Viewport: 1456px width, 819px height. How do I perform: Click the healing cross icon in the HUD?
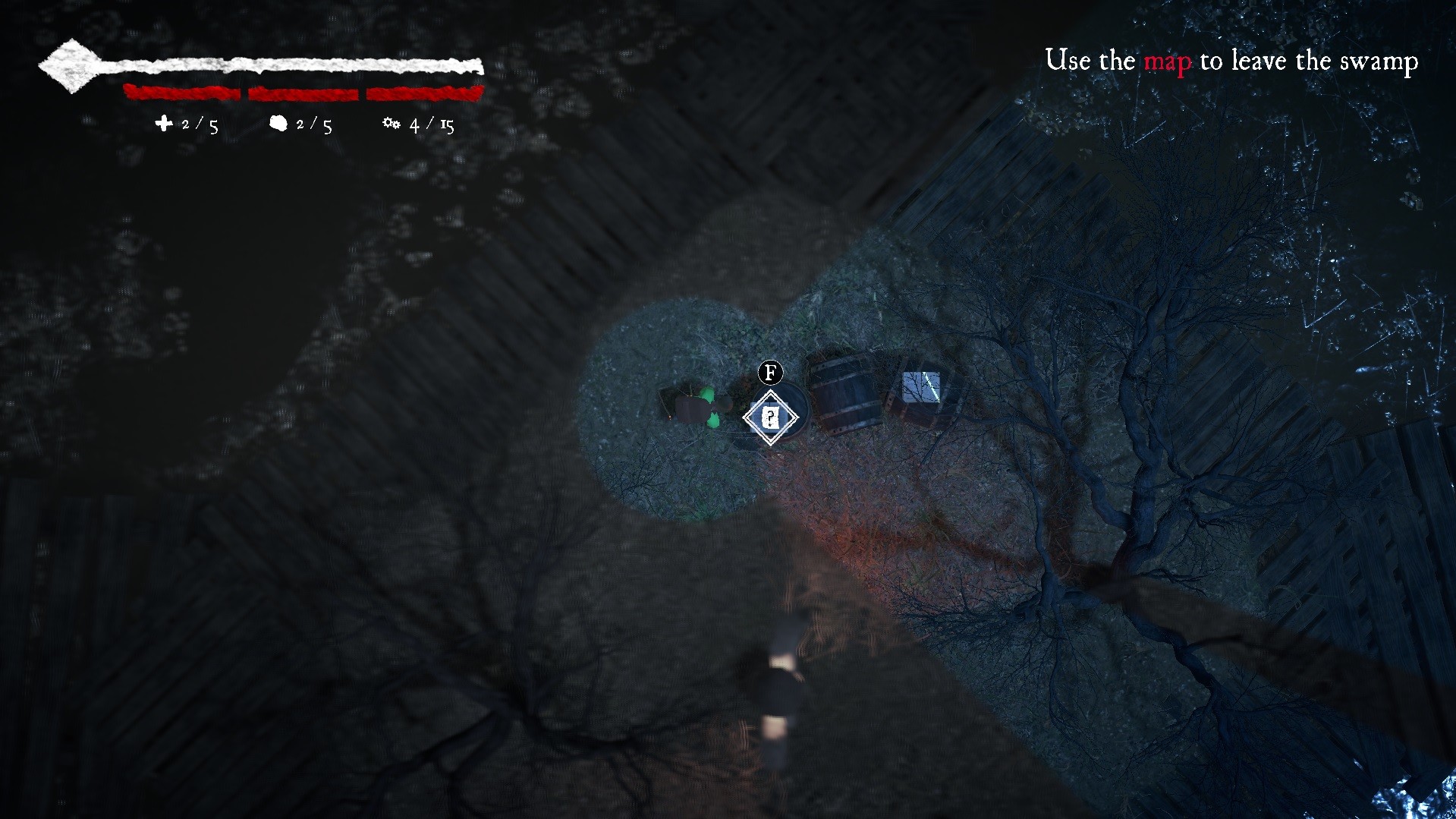coord(165,124)
